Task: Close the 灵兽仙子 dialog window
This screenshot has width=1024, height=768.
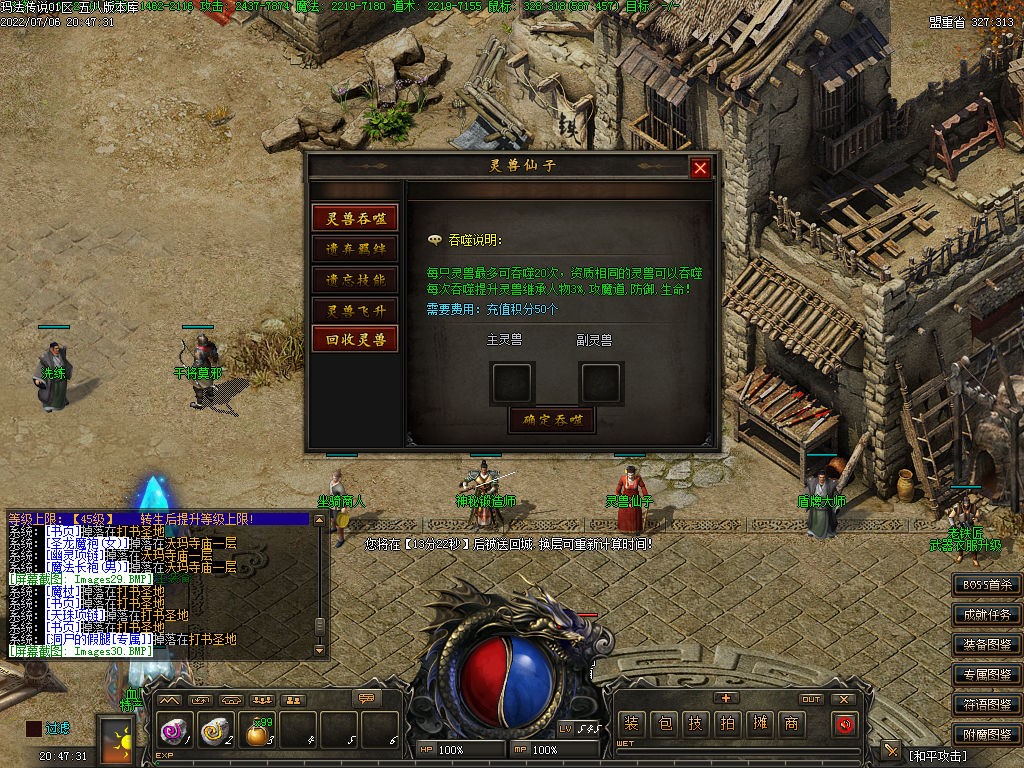Action: tap(700, 168)
